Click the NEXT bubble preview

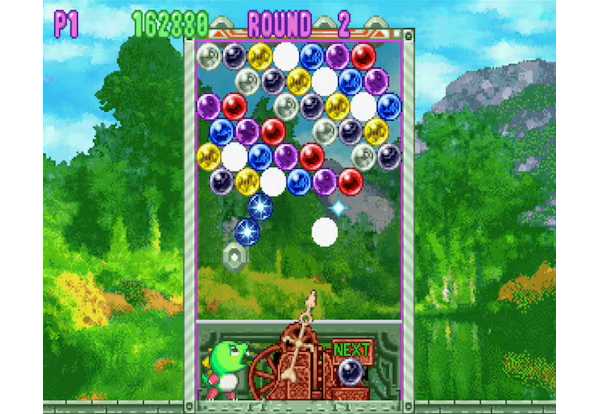pyautogui.click(x=350, y=372)
